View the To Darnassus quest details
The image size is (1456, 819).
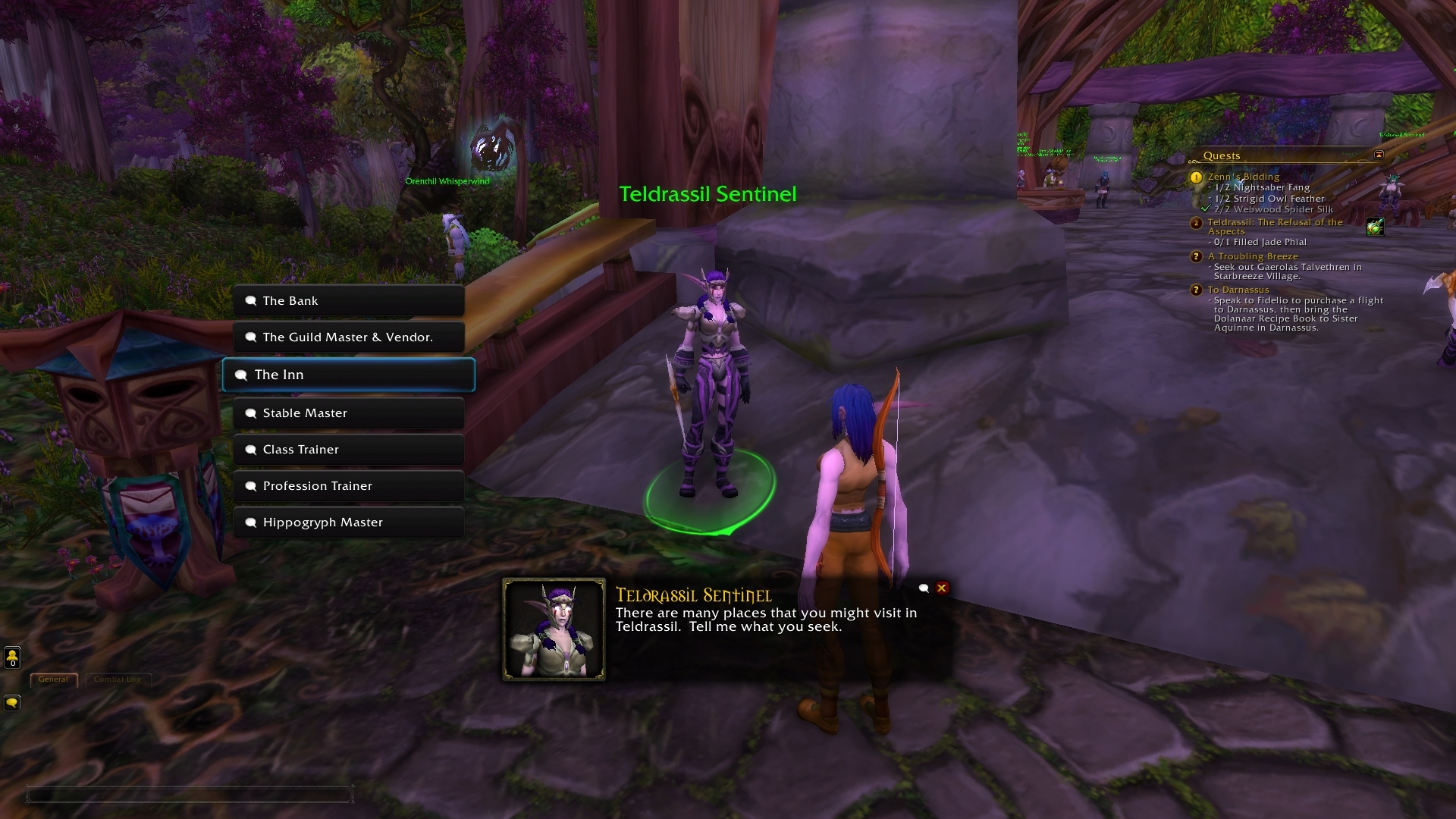point(1238,290)
